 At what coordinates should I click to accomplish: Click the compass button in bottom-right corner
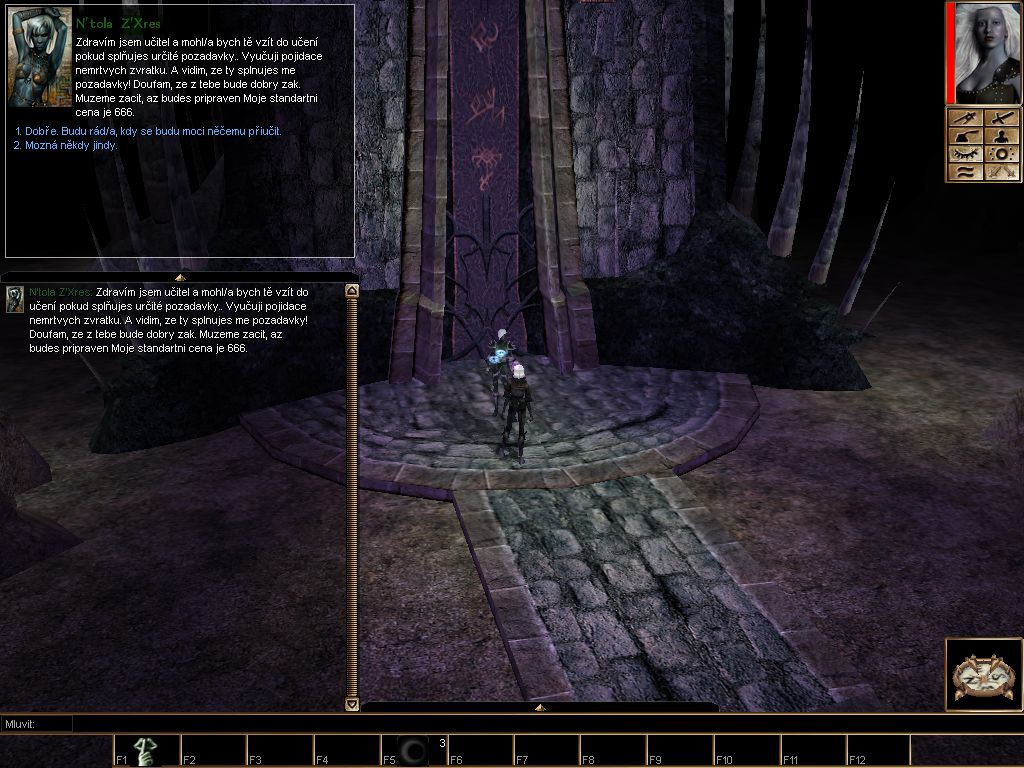983,675
